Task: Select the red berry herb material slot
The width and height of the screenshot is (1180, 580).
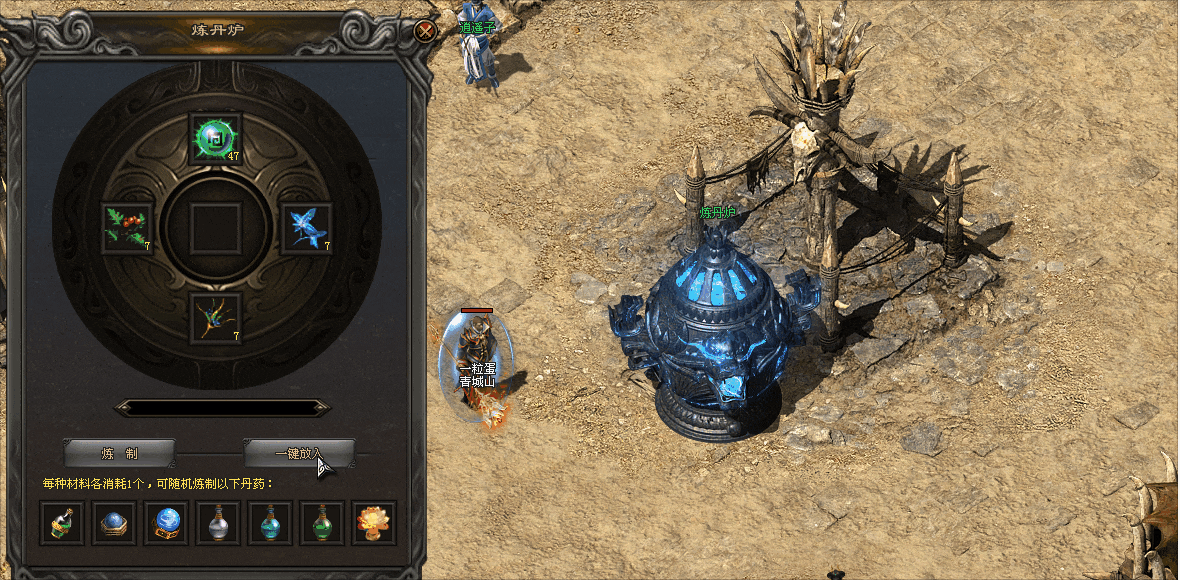Action: point(127,228)
